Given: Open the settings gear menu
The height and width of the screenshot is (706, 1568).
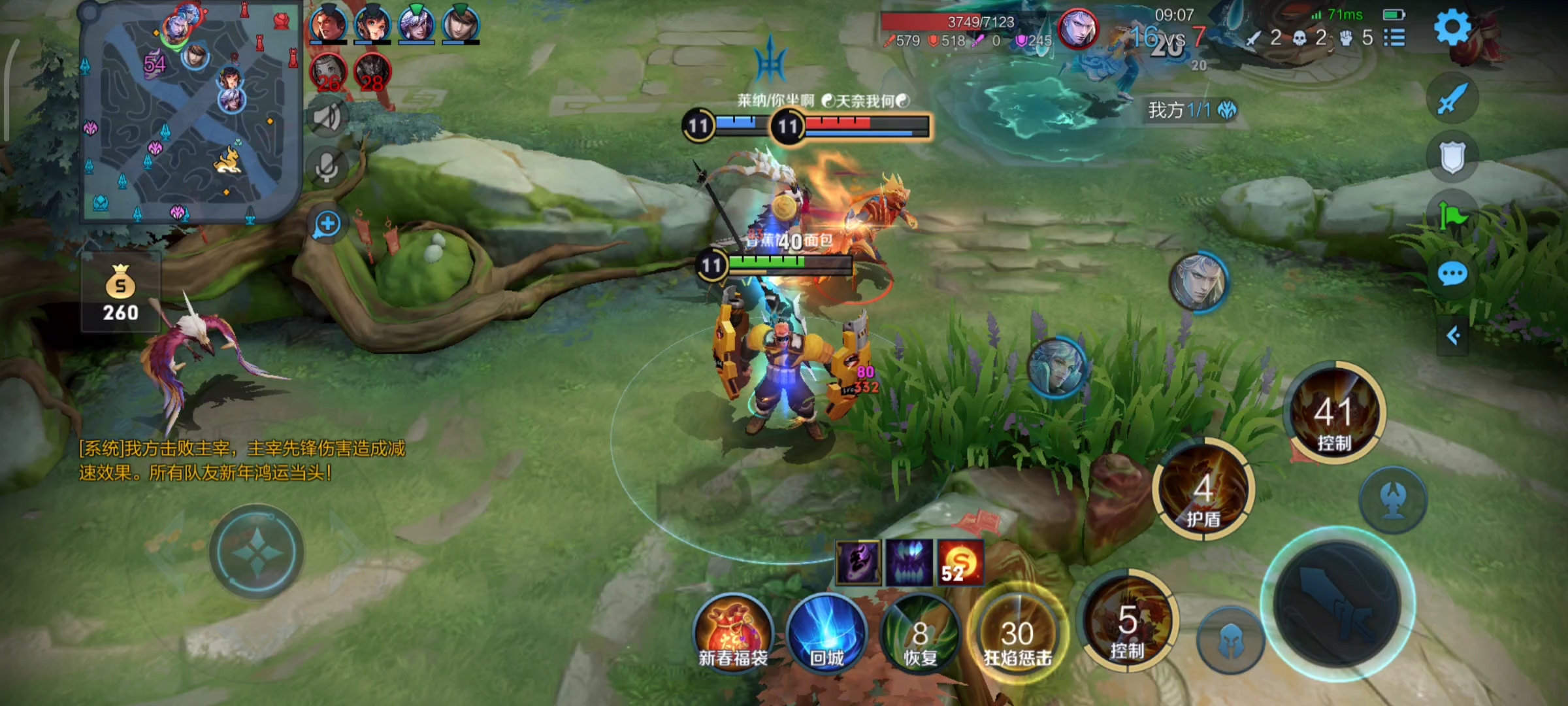Looking at the screenshot, I should coord(1452,27).
